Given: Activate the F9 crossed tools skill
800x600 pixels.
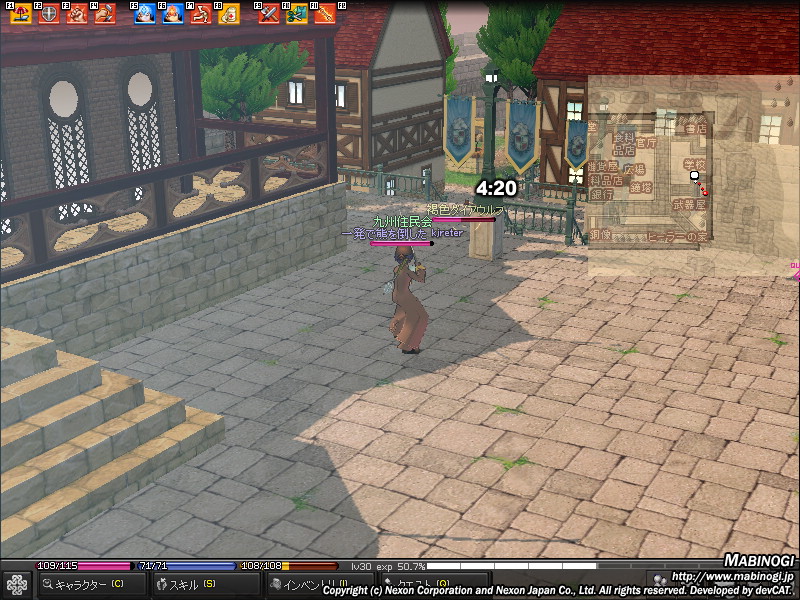Looking at the screenshot, I should click(x=268, y=13).
